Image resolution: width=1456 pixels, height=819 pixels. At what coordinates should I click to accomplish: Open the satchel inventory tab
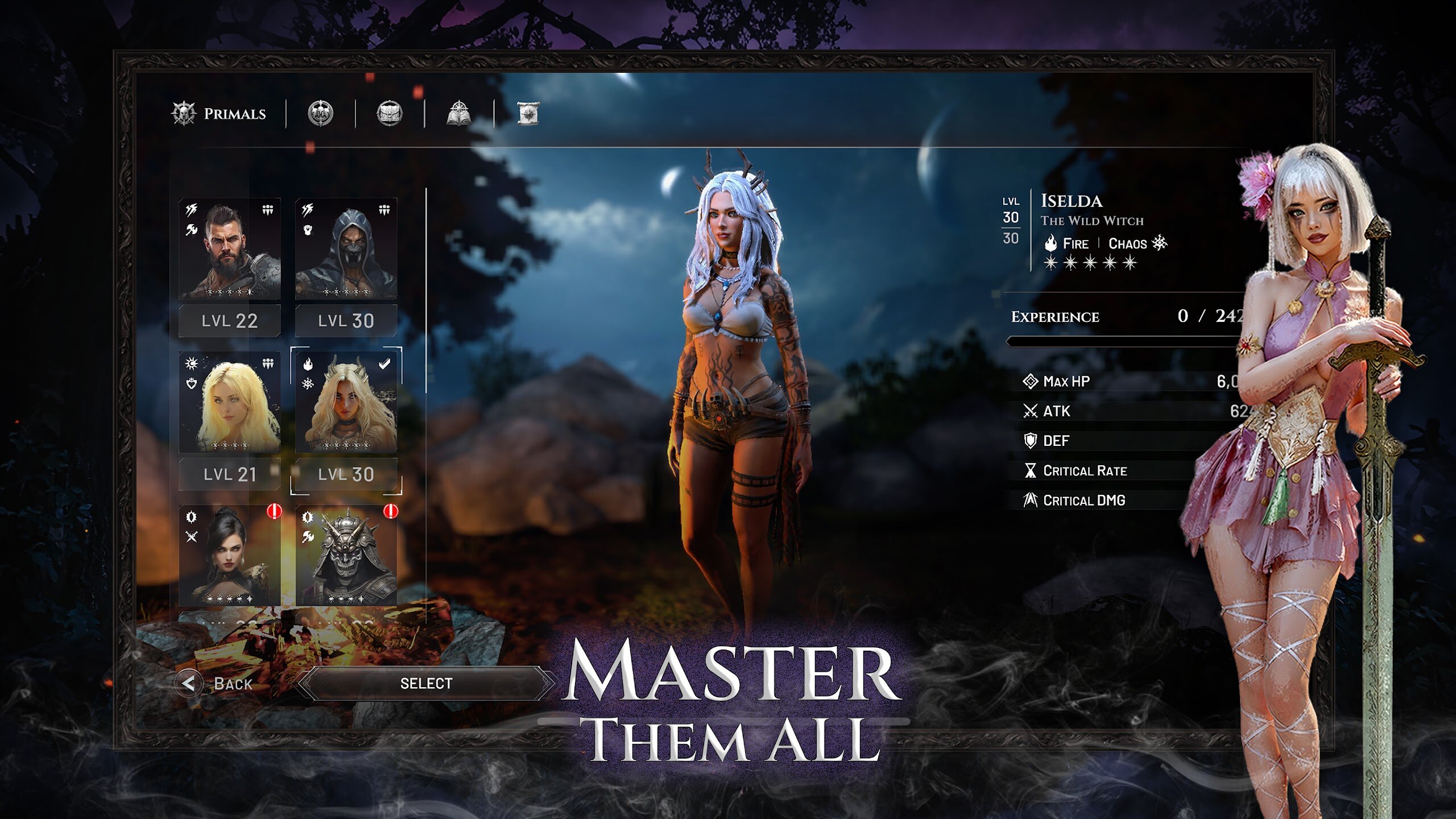[390, 114]
